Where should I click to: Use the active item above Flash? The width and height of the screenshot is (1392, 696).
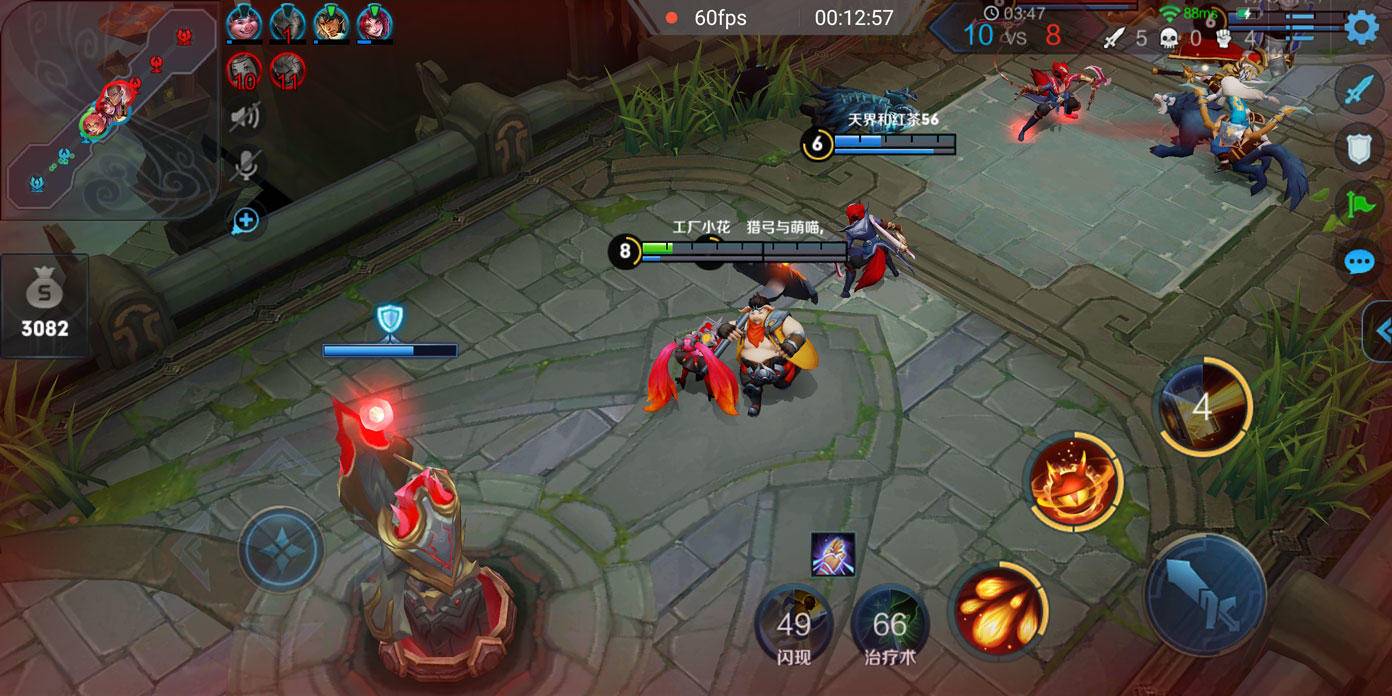click(832, 554)
